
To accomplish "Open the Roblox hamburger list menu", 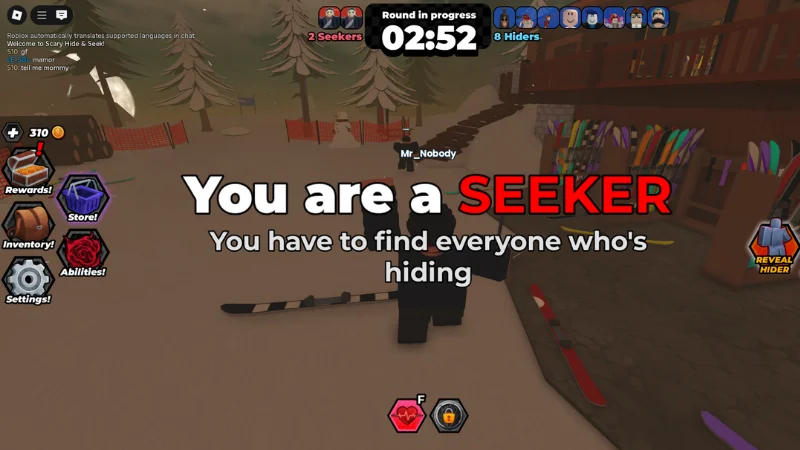I will click(x=41, y=15).
